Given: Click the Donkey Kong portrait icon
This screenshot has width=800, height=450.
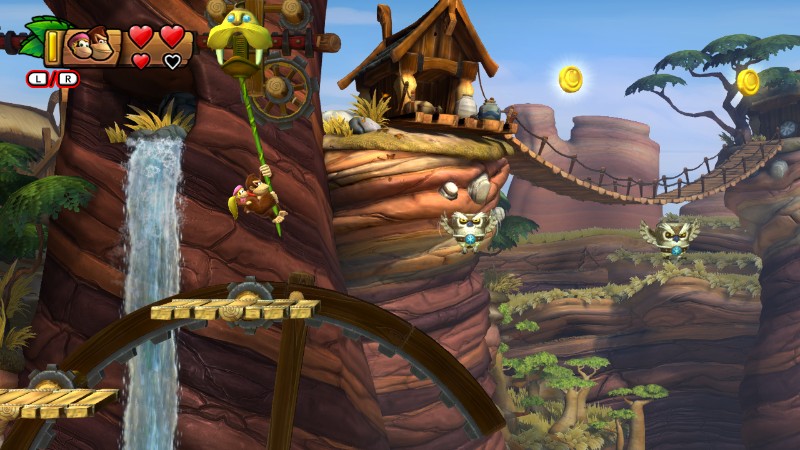Looking at the screenshot, I should (88, 45).
